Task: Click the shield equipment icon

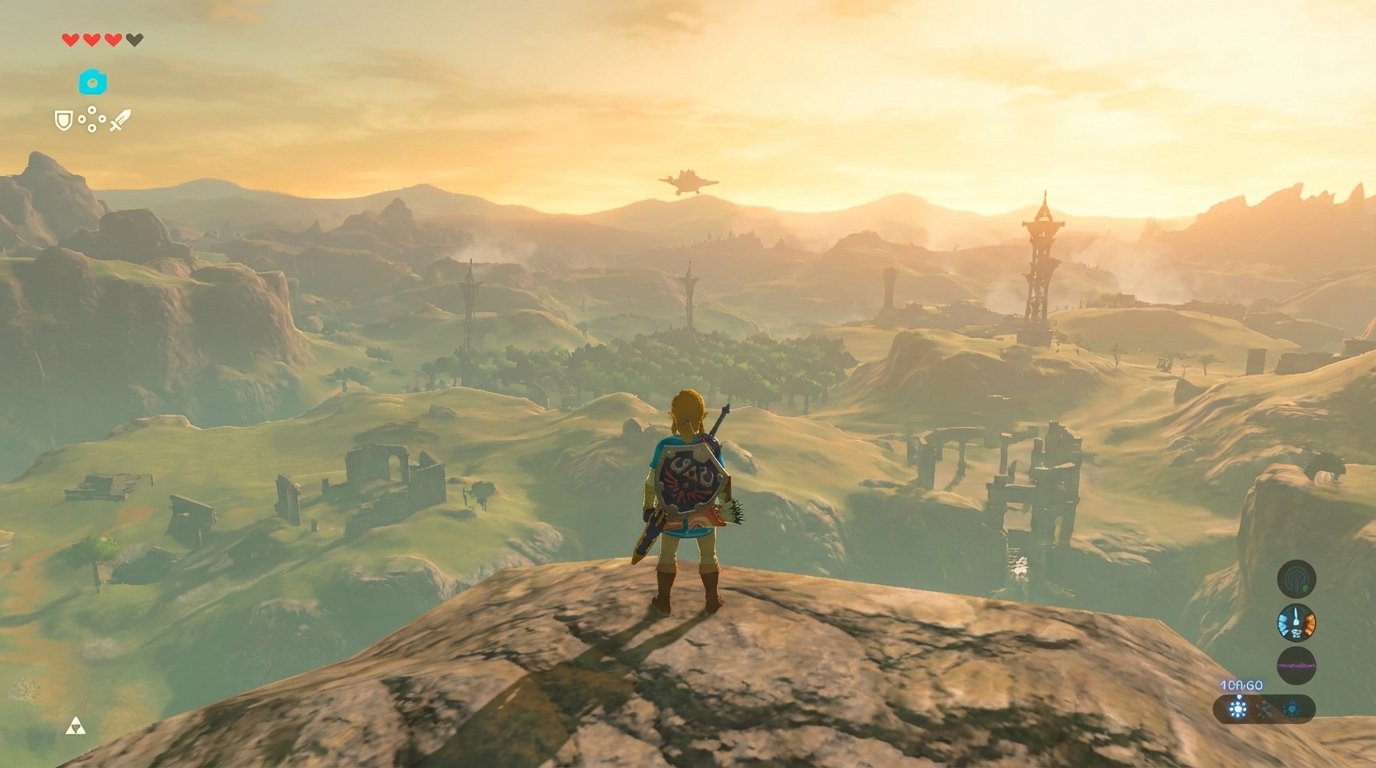Action: click(63, 120)
